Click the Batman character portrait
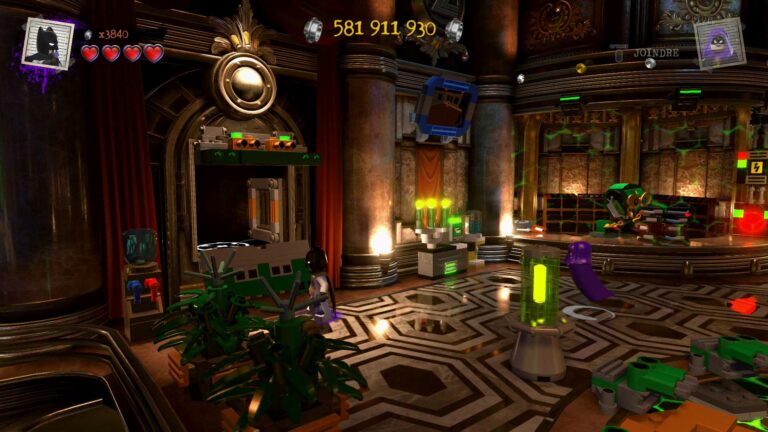The width and height of the screenshot is (768, 432). (47, 42)
